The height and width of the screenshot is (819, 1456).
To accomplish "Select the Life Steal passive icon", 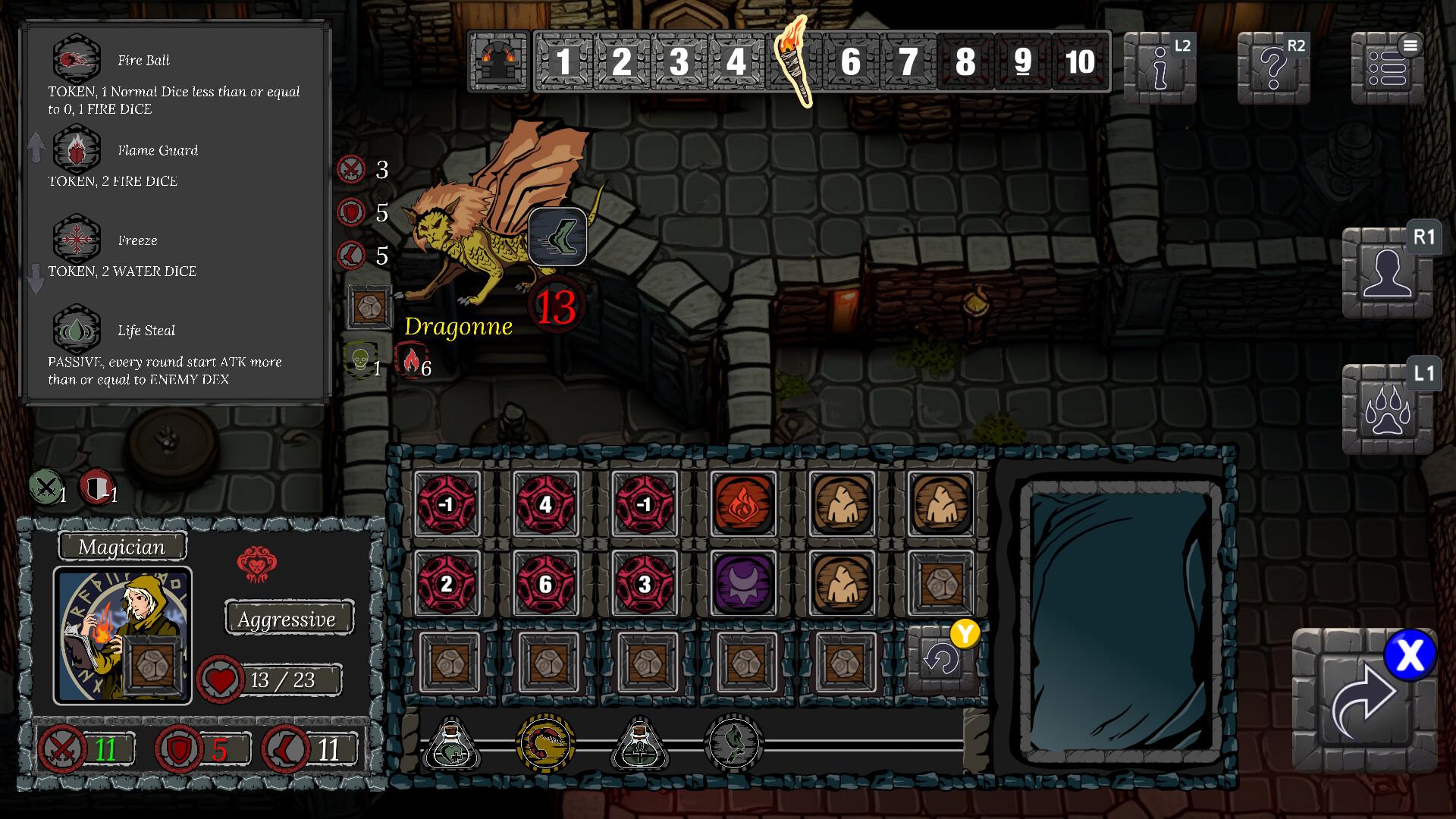I will click(76, 331).
